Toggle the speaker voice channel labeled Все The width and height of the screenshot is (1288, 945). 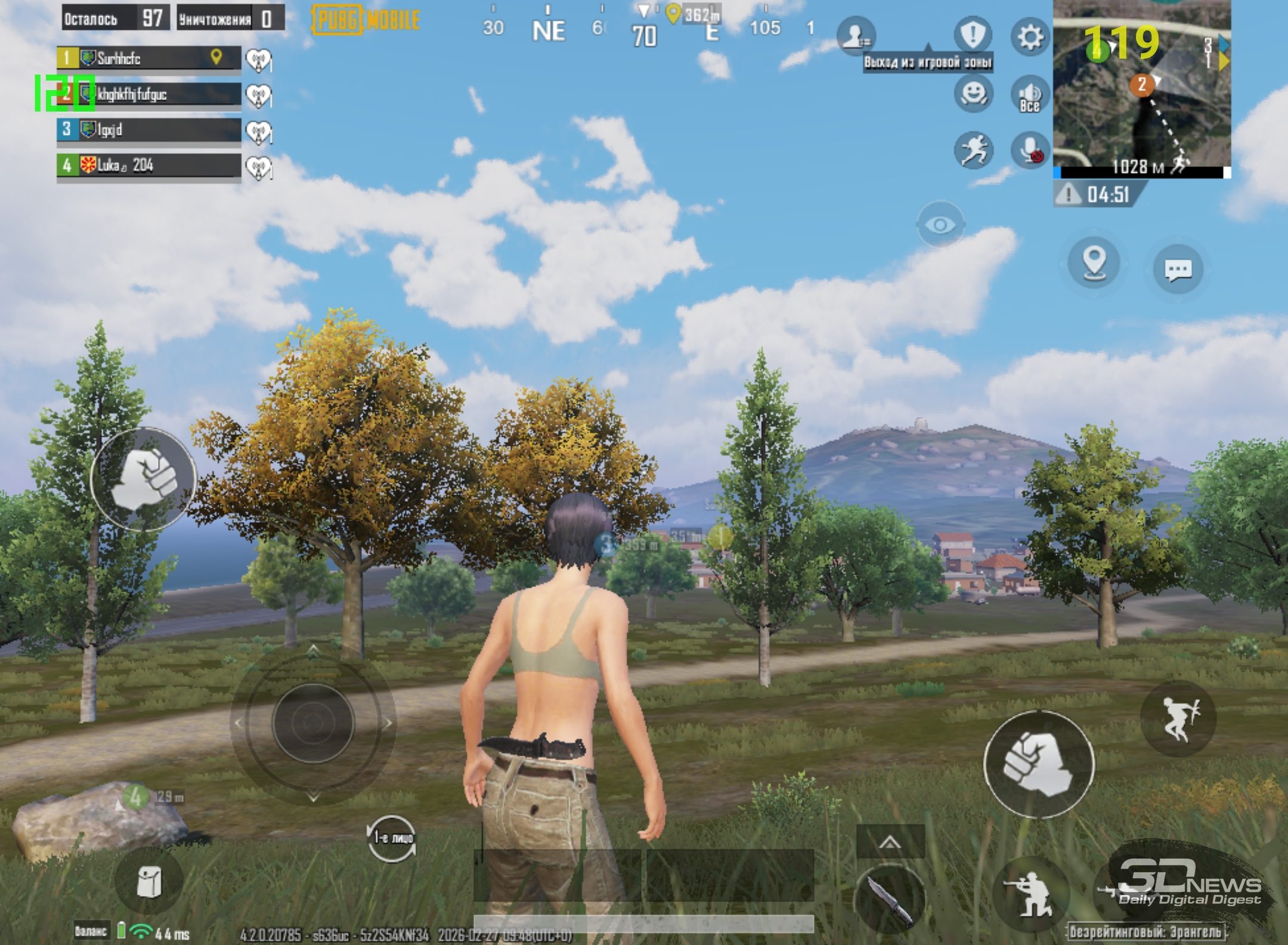pos(1030,95)
